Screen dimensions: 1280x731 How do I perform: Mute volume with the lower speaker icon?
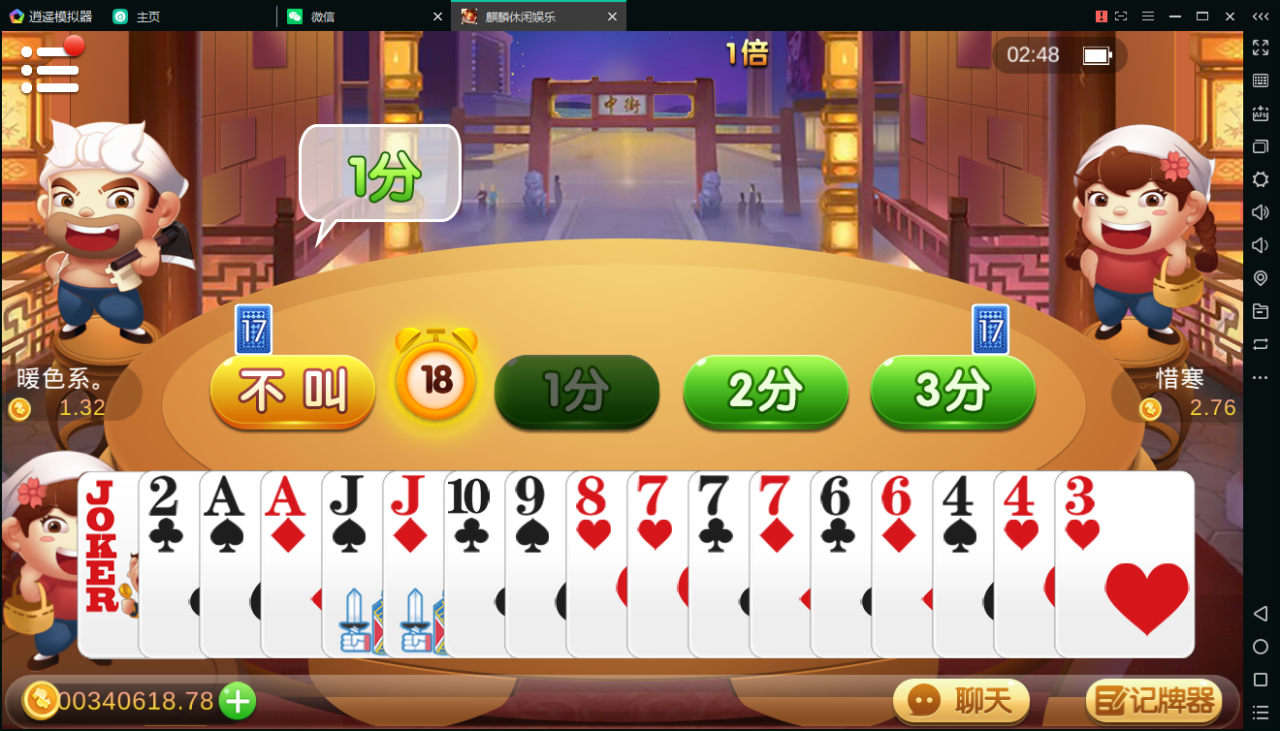(1260, 245)
